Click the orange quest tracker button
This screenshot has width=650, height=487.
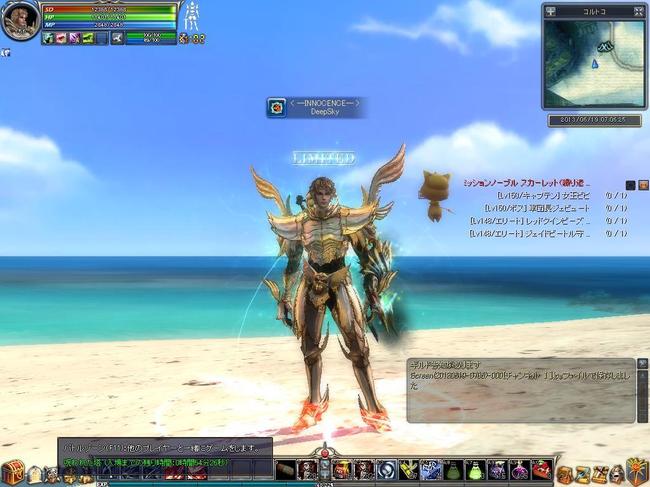pyautogui.click(x=643, y=184)
